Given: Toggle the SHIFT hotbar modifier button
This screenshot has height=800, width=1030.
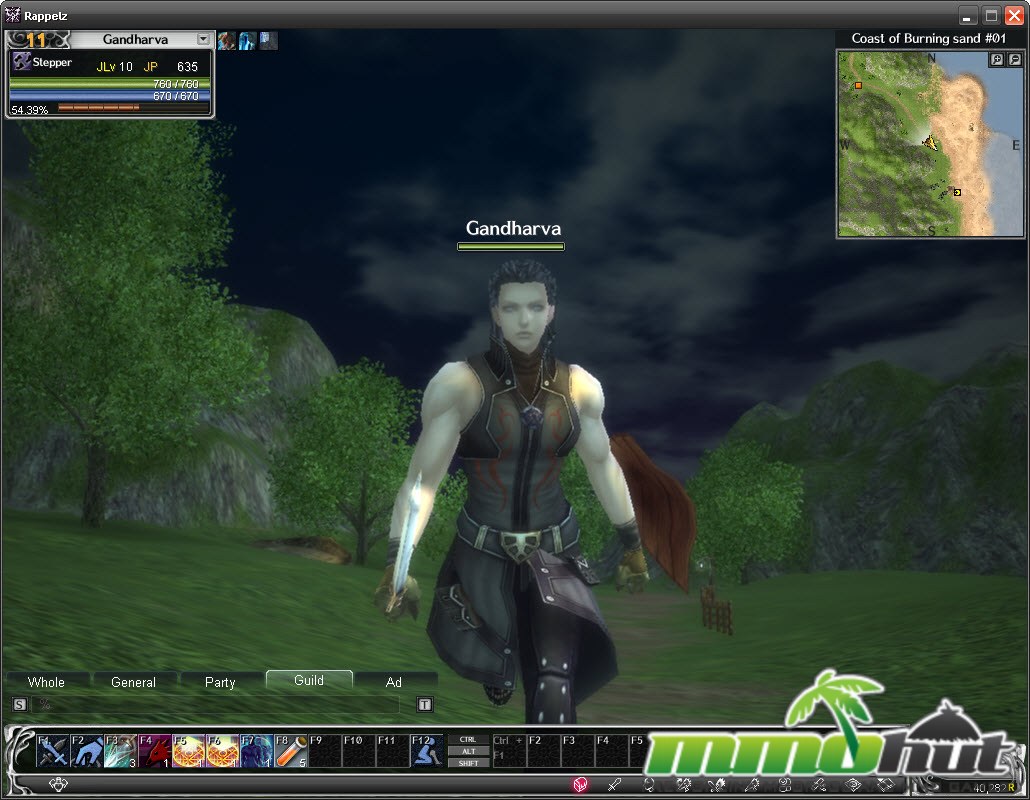Looking at the screenshot, I should click(468, 763).
